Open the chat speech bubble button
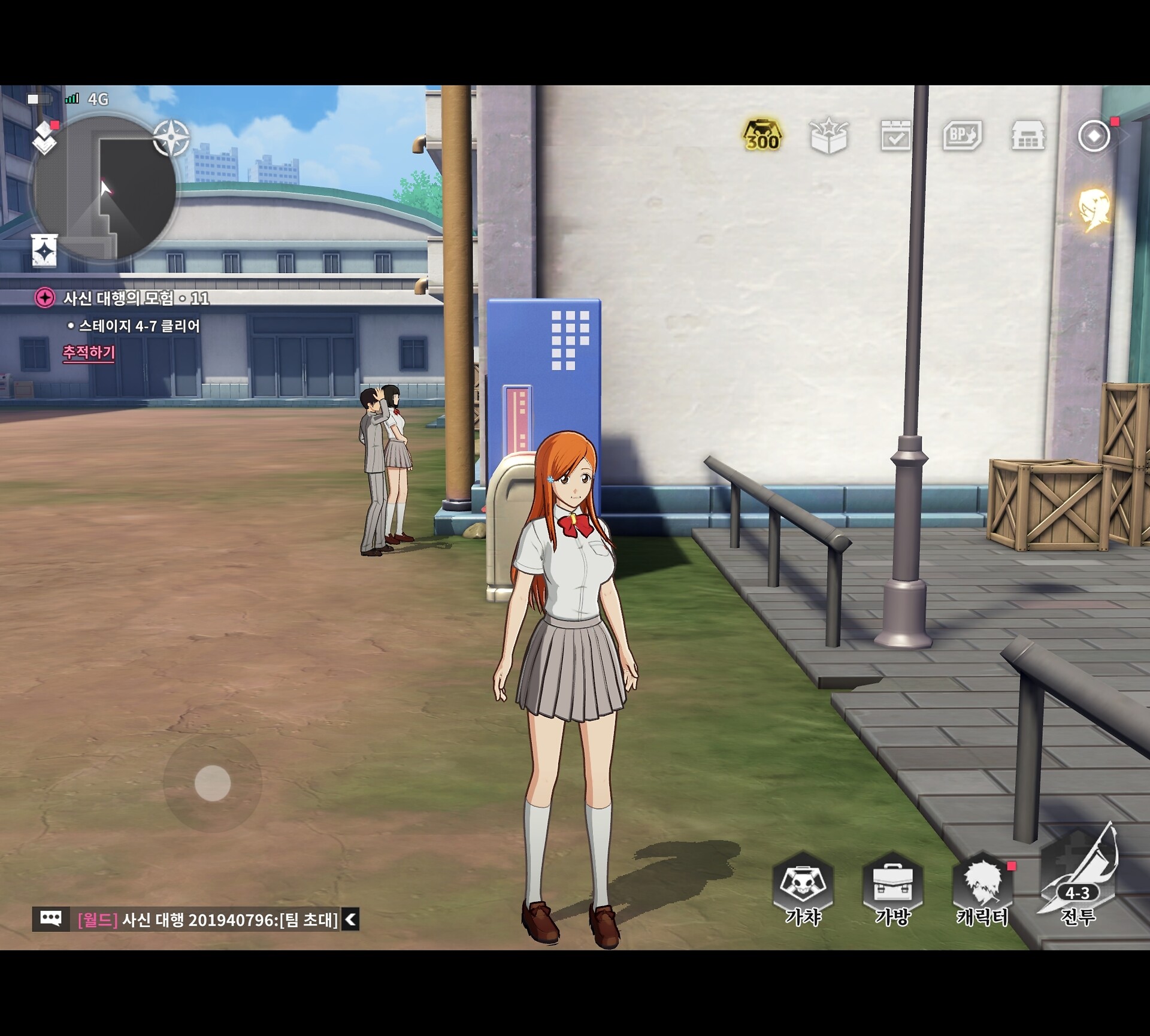1150x1036 pixels. 50,918
